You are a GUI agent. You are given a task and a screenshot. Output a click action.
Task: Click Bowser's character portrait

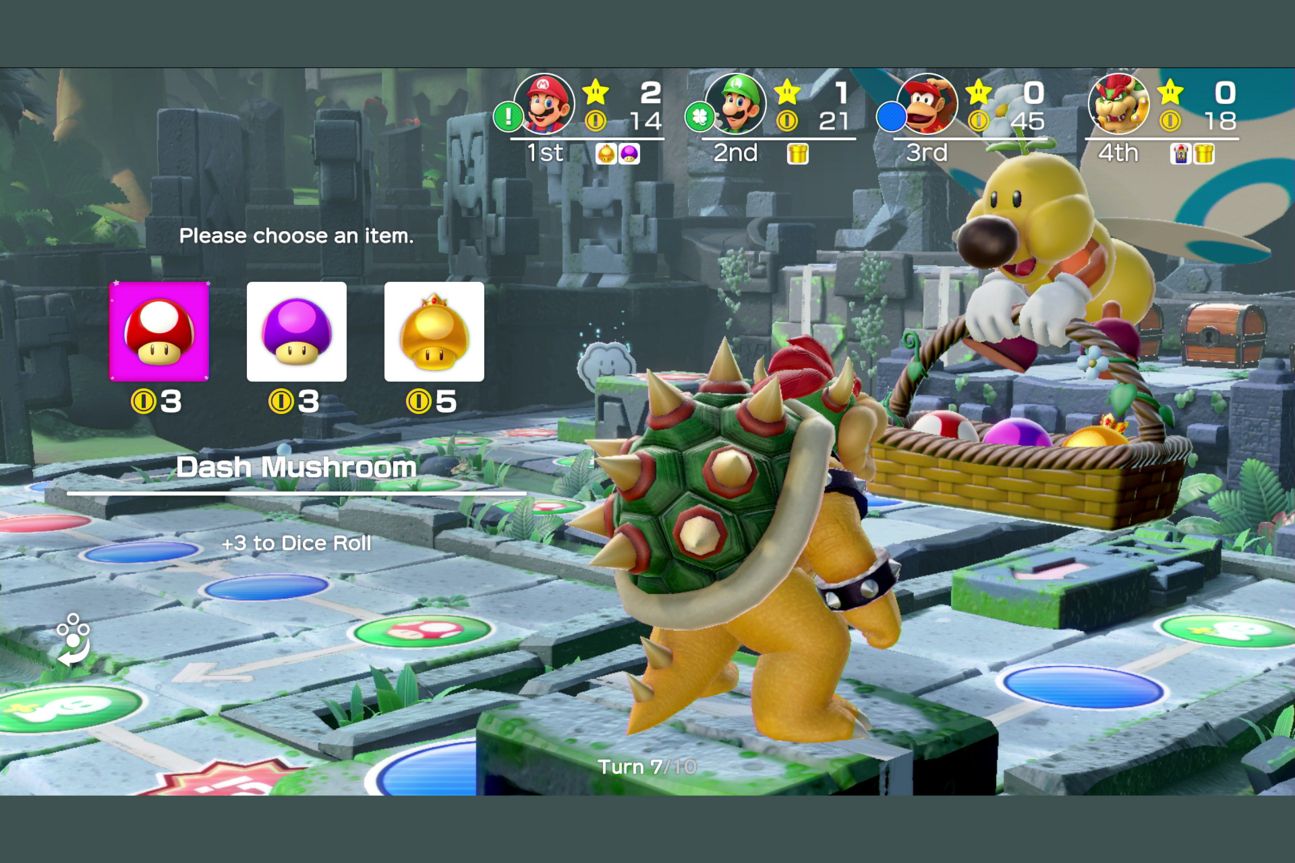1119,106
